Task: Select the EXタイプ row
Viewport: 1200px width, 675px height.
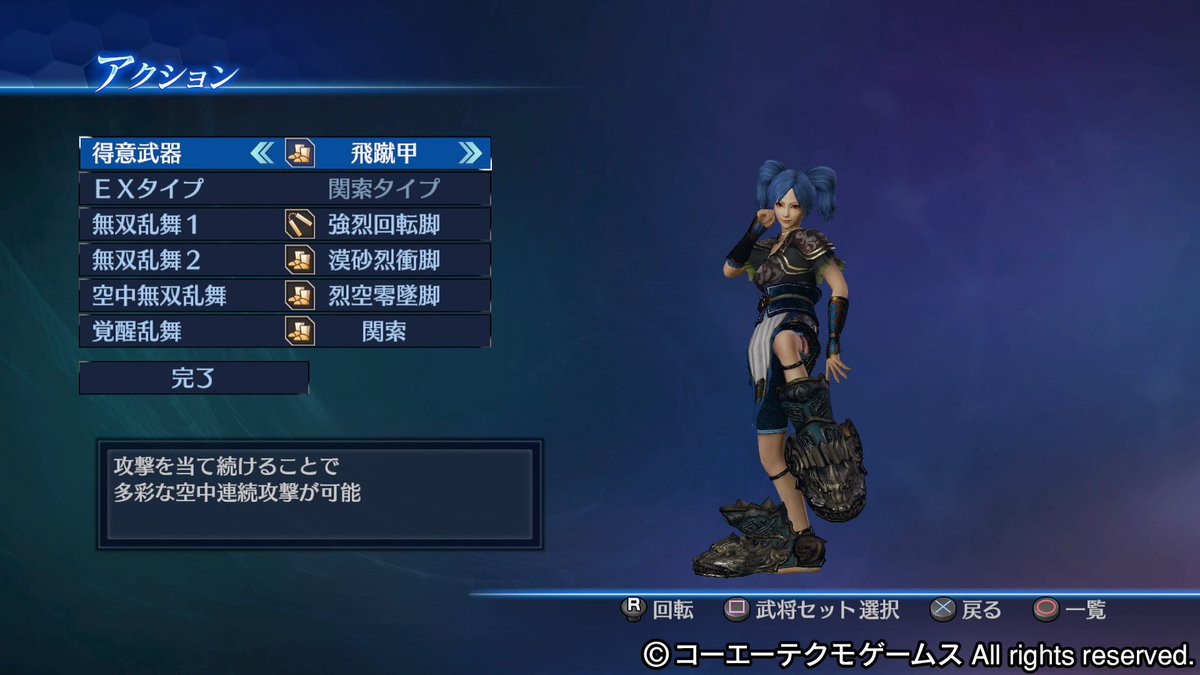Action: (285, 188)
